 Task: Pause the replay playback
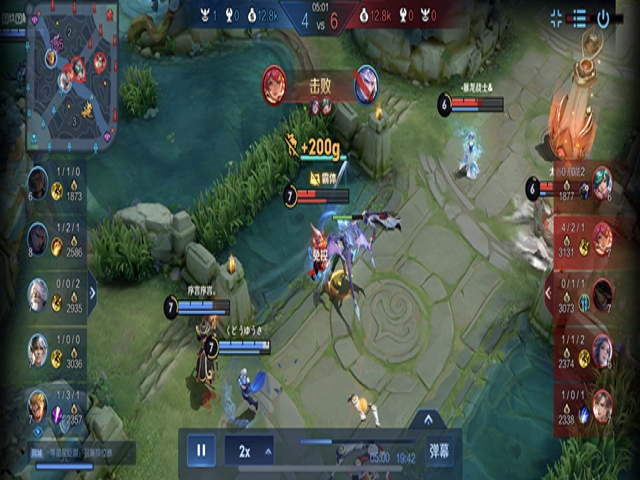[200, 451]
